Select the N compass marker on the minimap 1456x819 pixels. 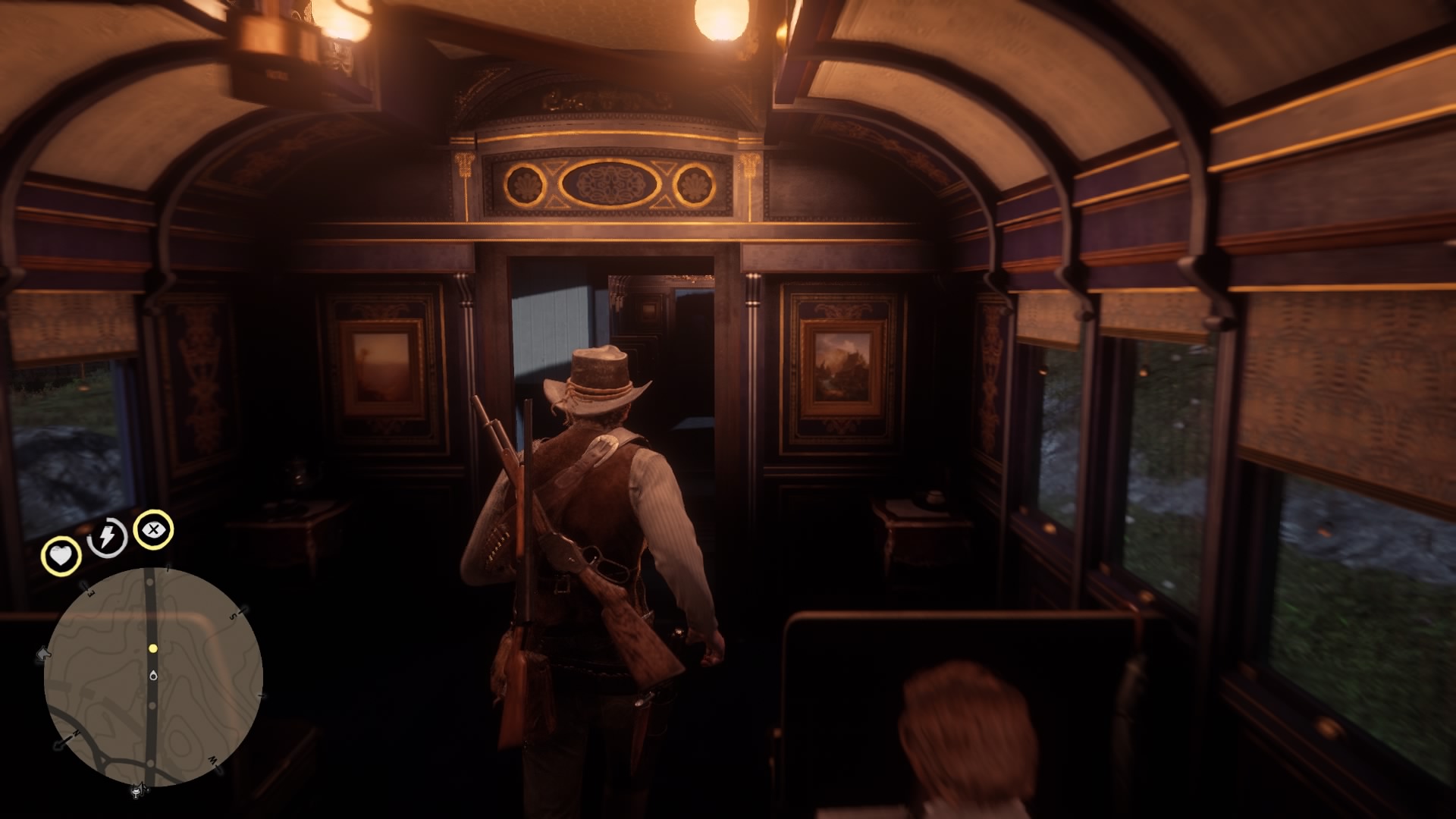pos(77,733)
